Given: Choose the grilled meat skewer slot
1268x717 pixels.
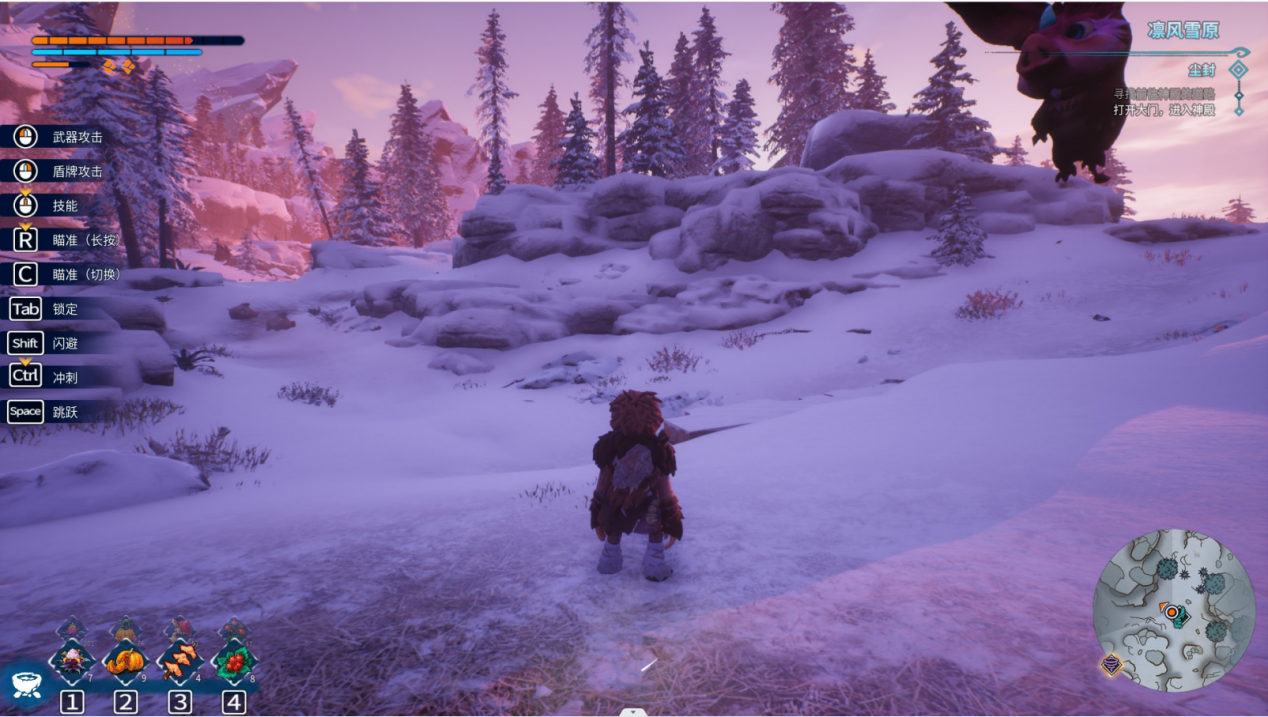Looking at the screenshot, I should click(x=180, y=660).
